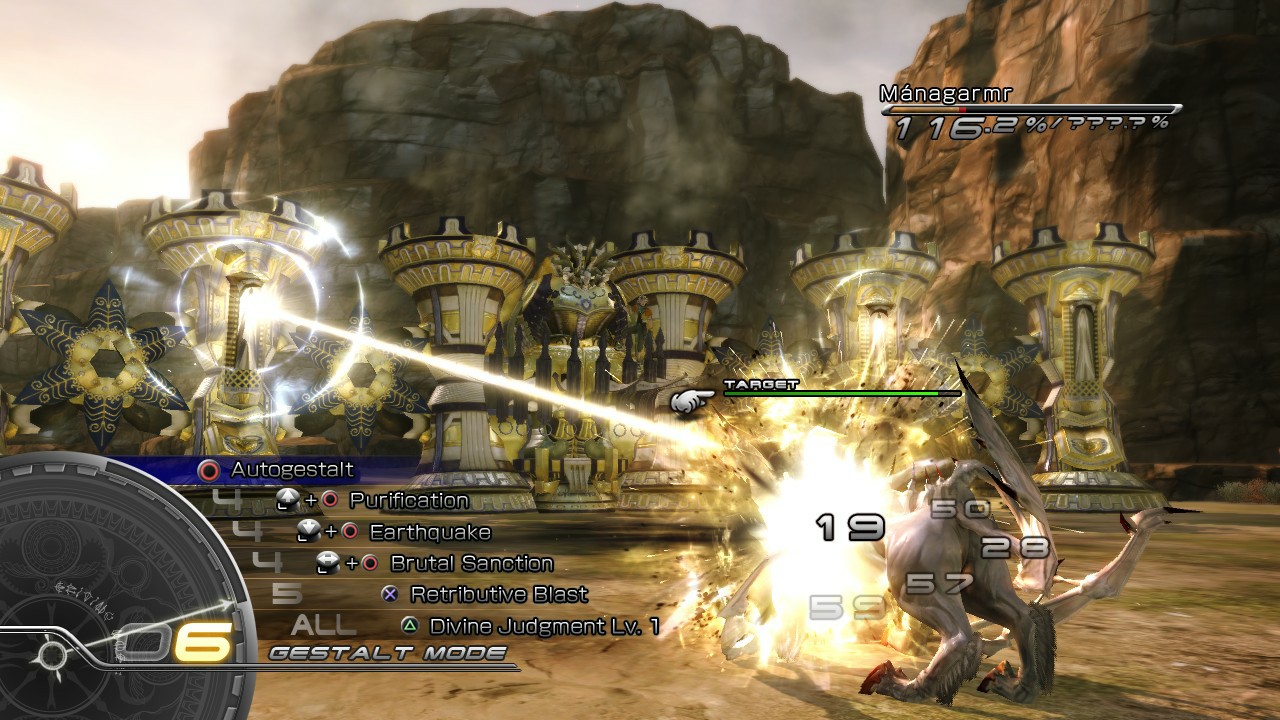Click the circle icon next to Purification
Image resolution: width=1280 pixels, height=720 pixels.
coord(330,501)
